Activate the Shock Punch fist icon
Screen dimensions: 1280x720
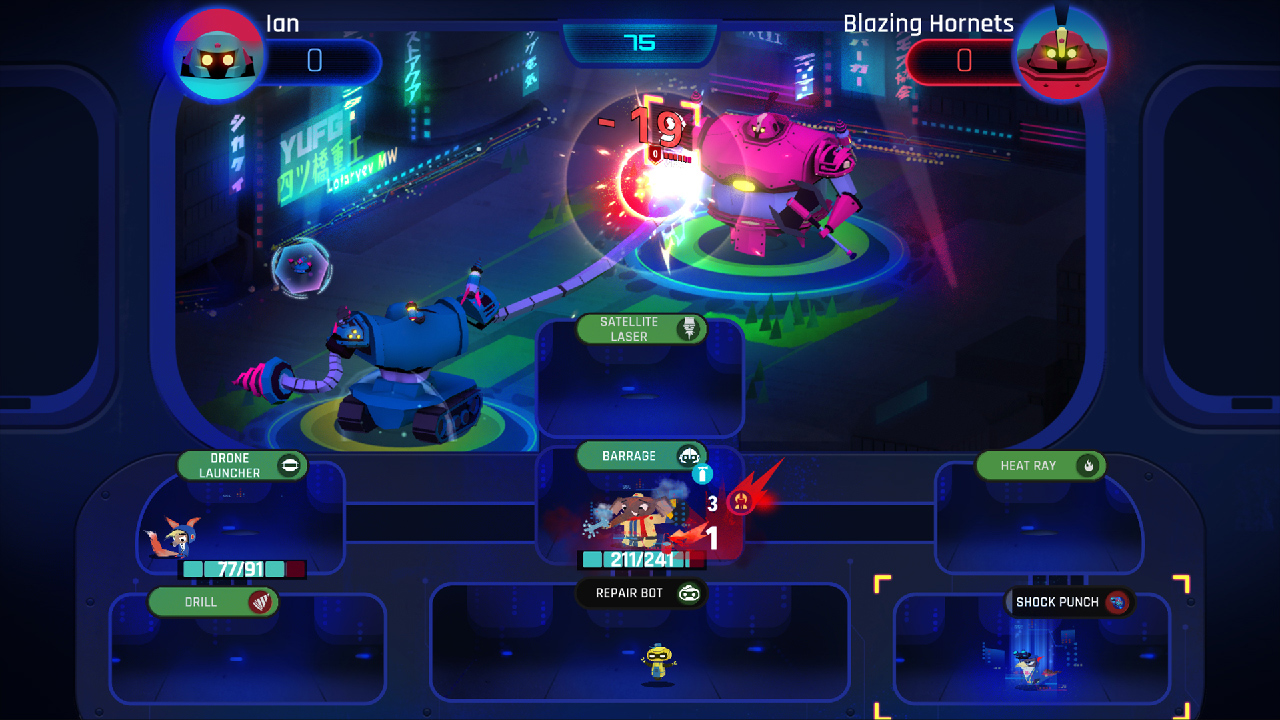pos(1118,602)
